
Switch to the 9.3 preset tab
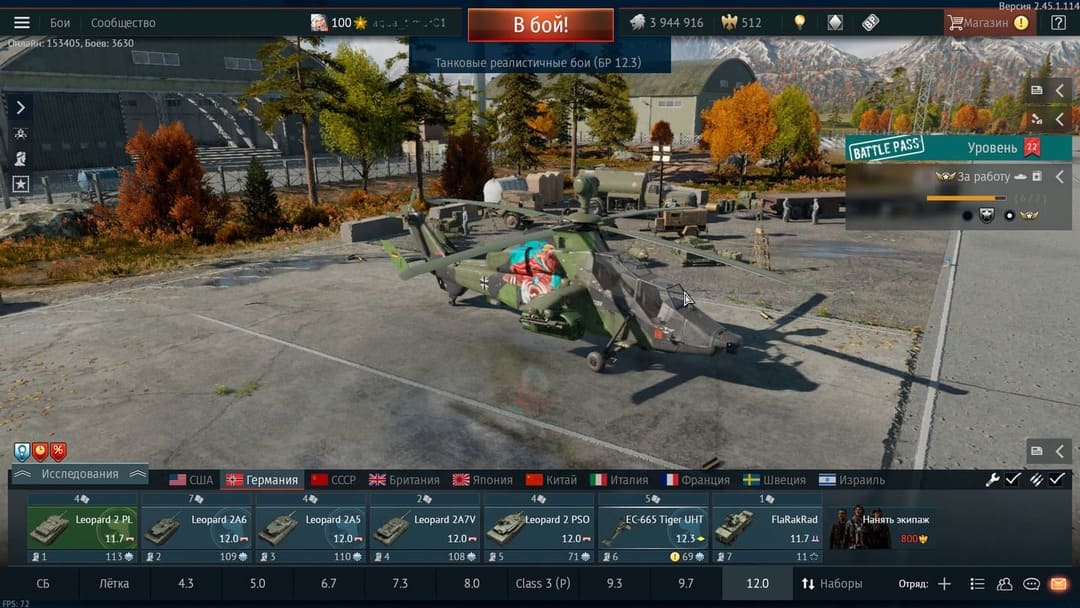click(614, 583)
